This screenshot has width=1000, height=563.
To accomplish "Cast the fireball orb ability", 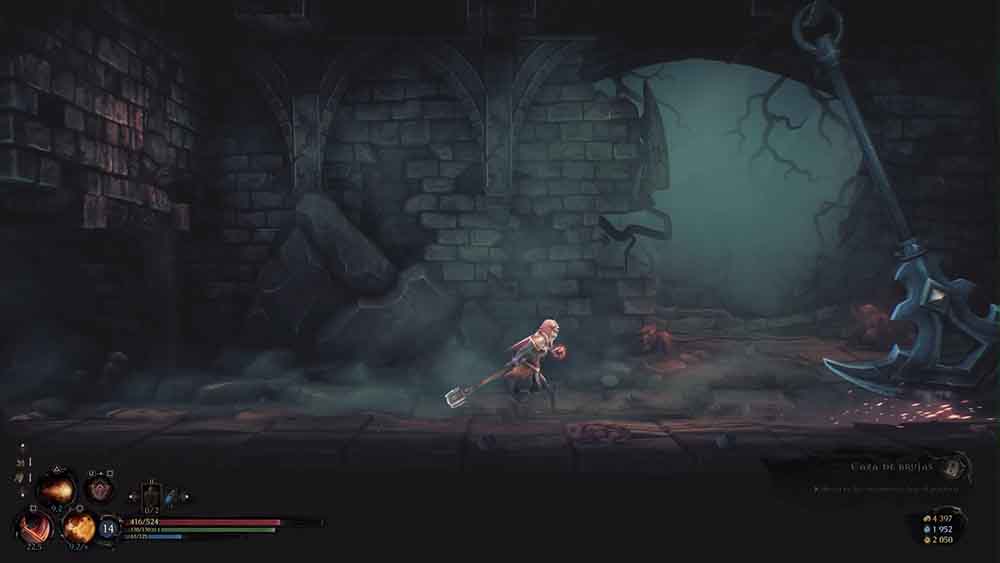I will coord(79,526).
